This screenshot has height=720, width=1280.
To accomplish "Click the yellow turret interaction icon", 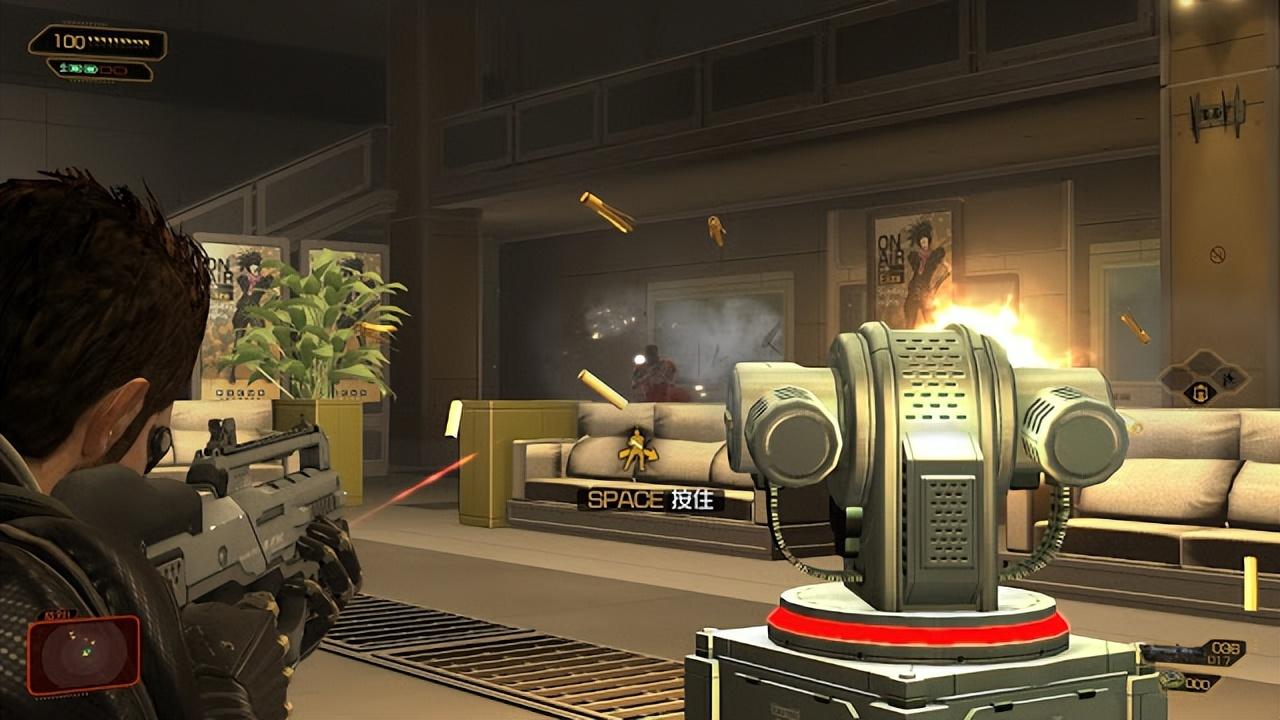I will coord(636,451).
